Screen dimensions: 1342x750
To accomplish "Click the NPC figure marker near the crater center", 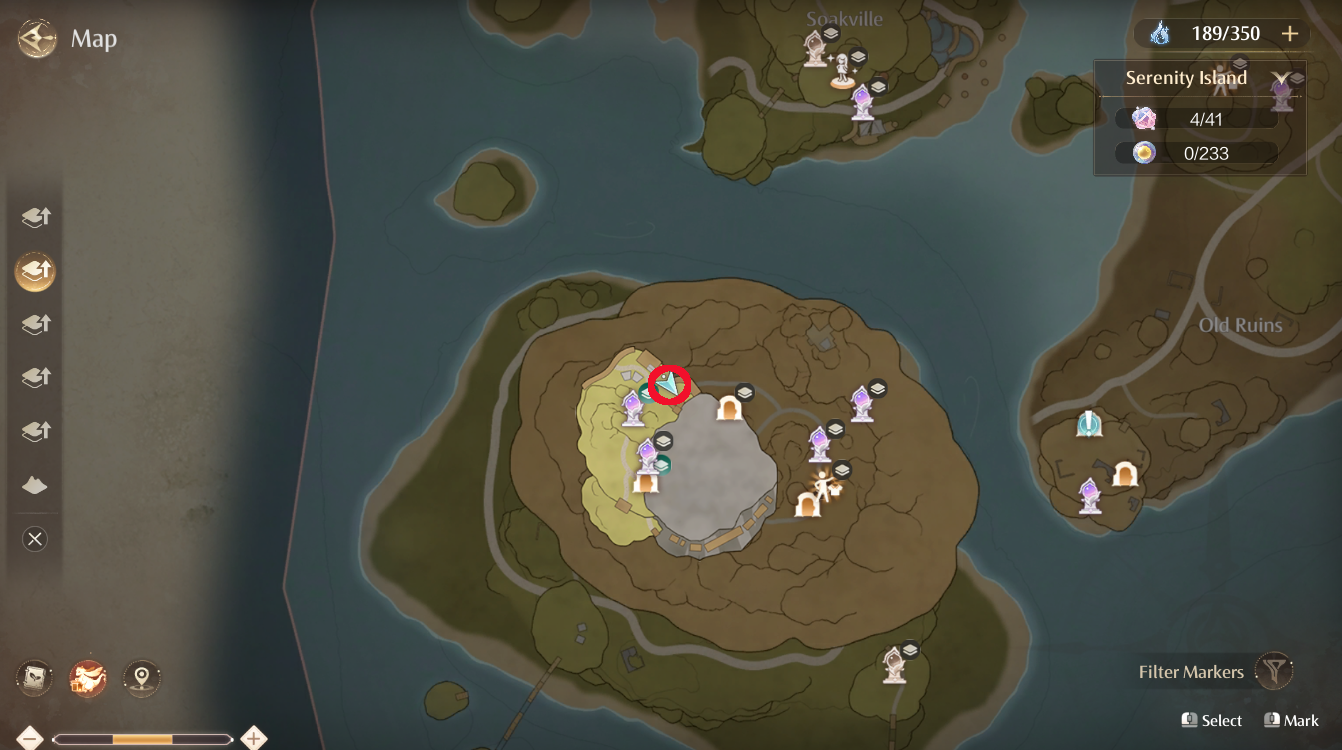I will [822, 489].
